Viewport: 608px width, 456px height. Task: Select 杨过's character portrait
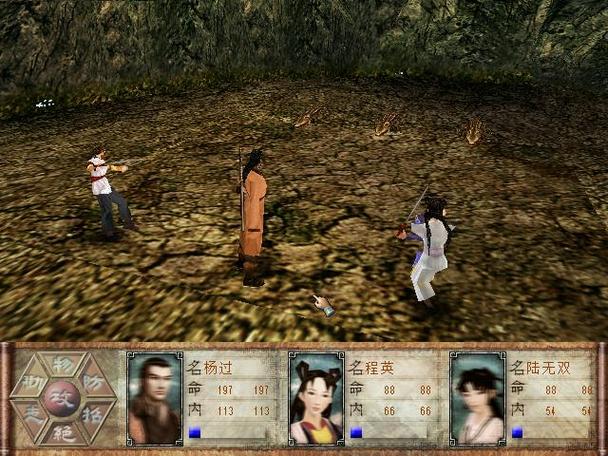[154, 398]
